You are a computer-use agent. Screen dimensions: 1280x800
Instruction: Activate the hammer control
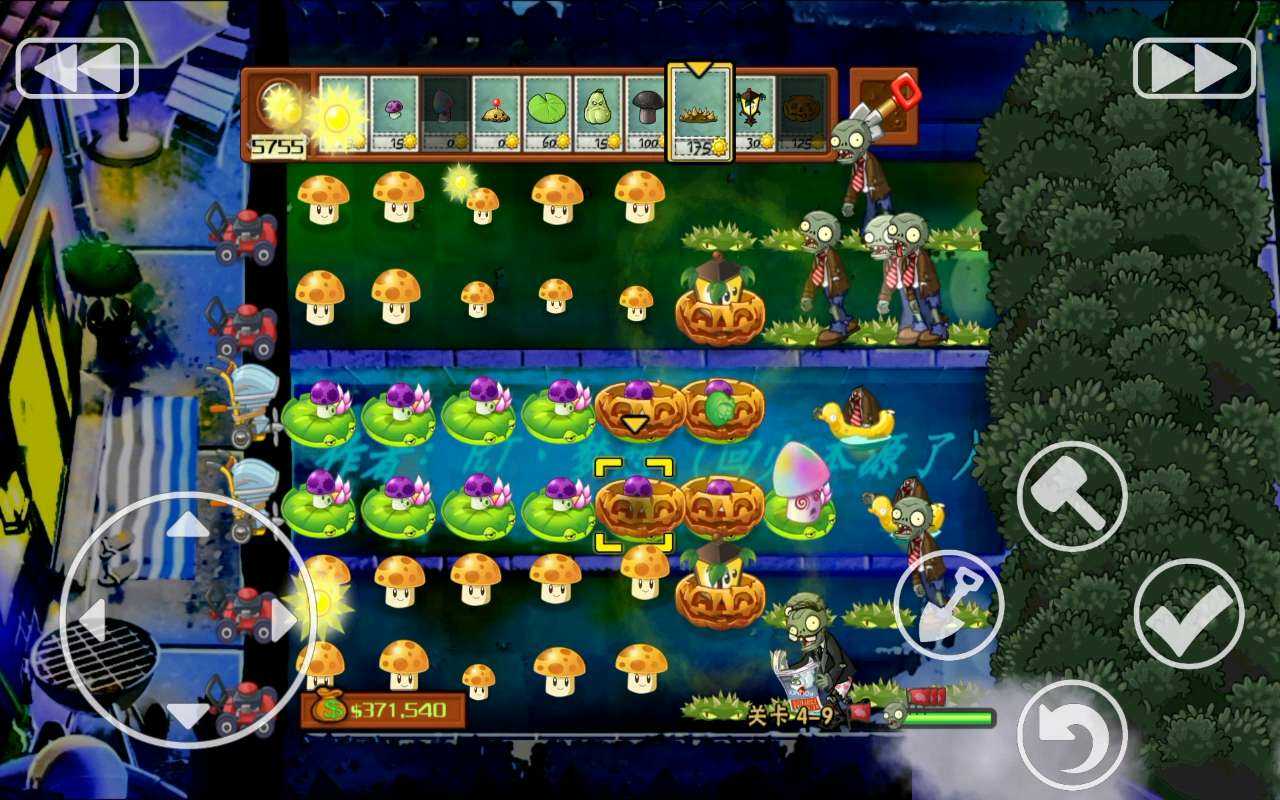(1073, 495)
